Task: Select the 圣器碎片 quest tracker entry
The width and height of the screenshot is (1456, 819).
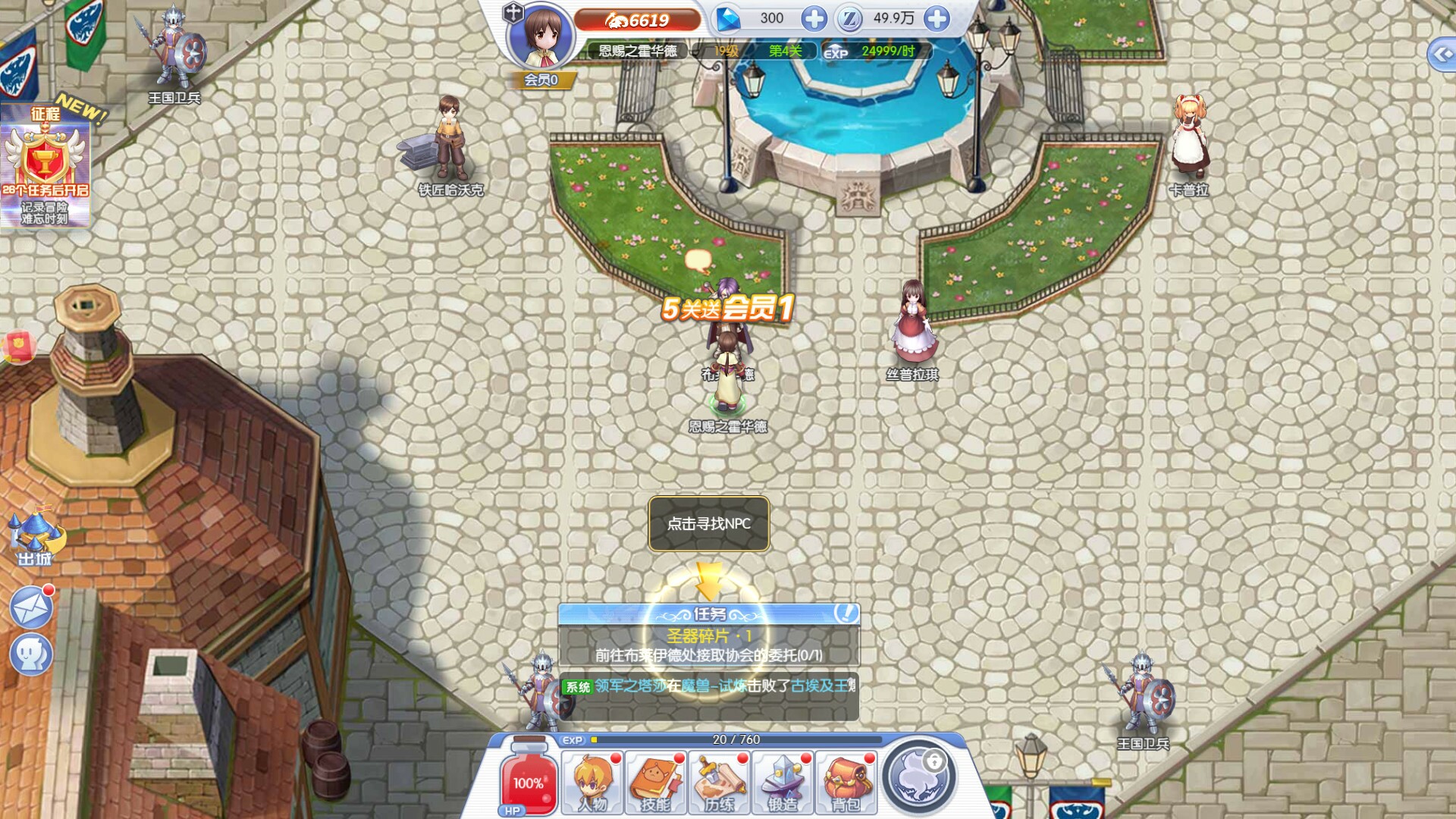Action: pyautogui.click(x=708, y=645)
